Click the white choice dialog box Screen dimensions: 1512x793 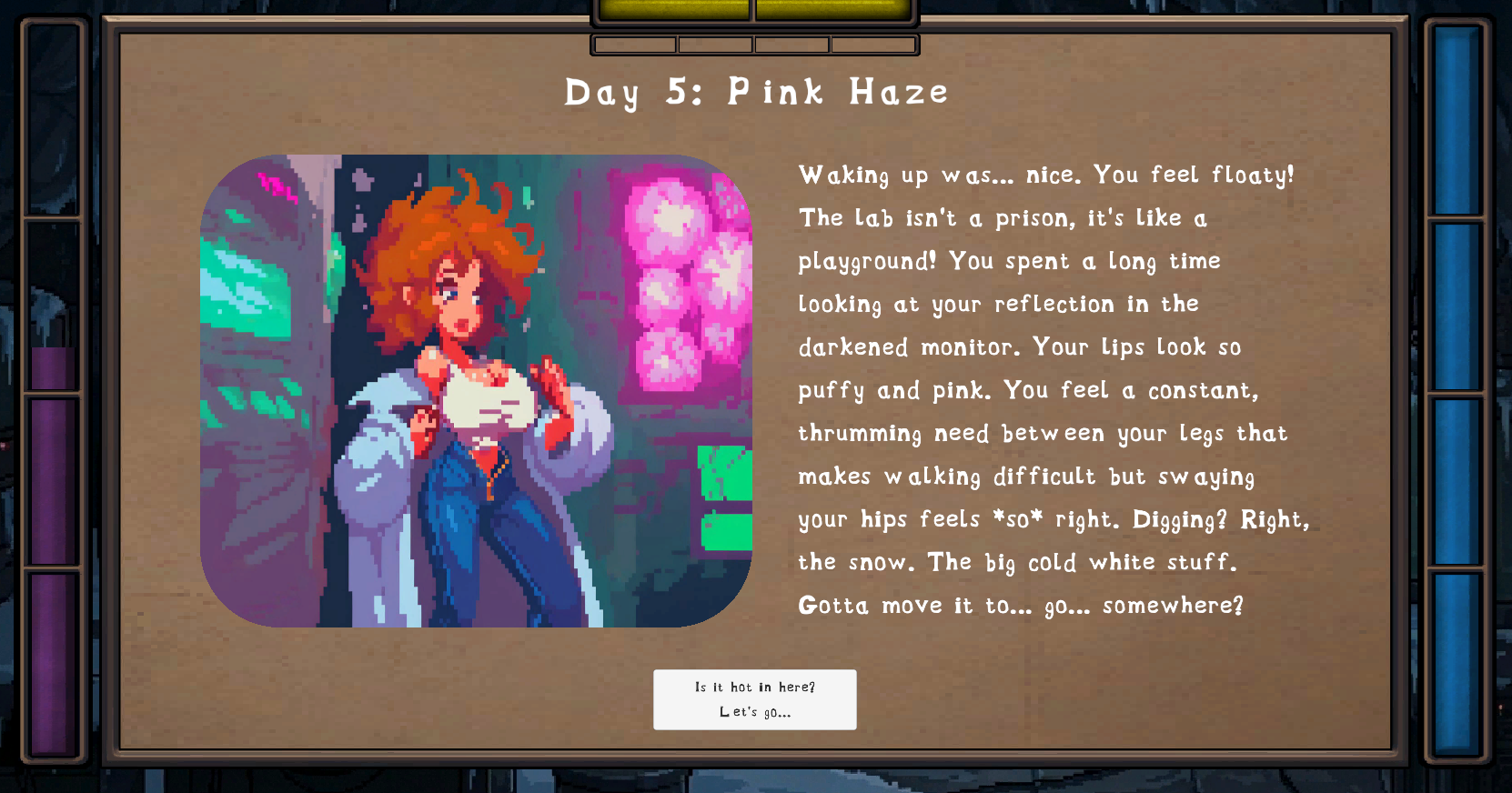[755, 699]
